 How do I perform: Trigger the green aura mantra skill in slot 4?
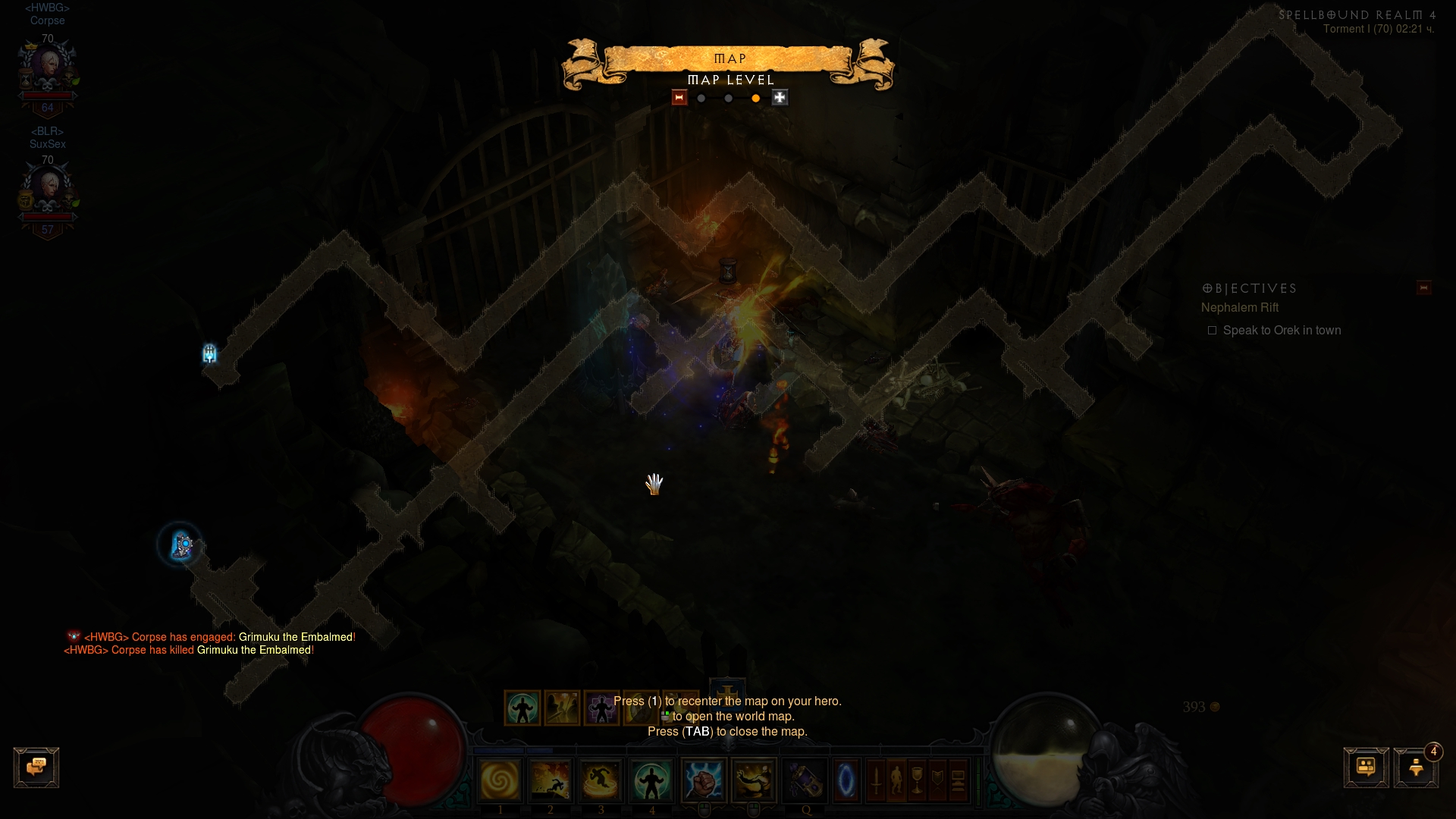[x=651, y=780]
